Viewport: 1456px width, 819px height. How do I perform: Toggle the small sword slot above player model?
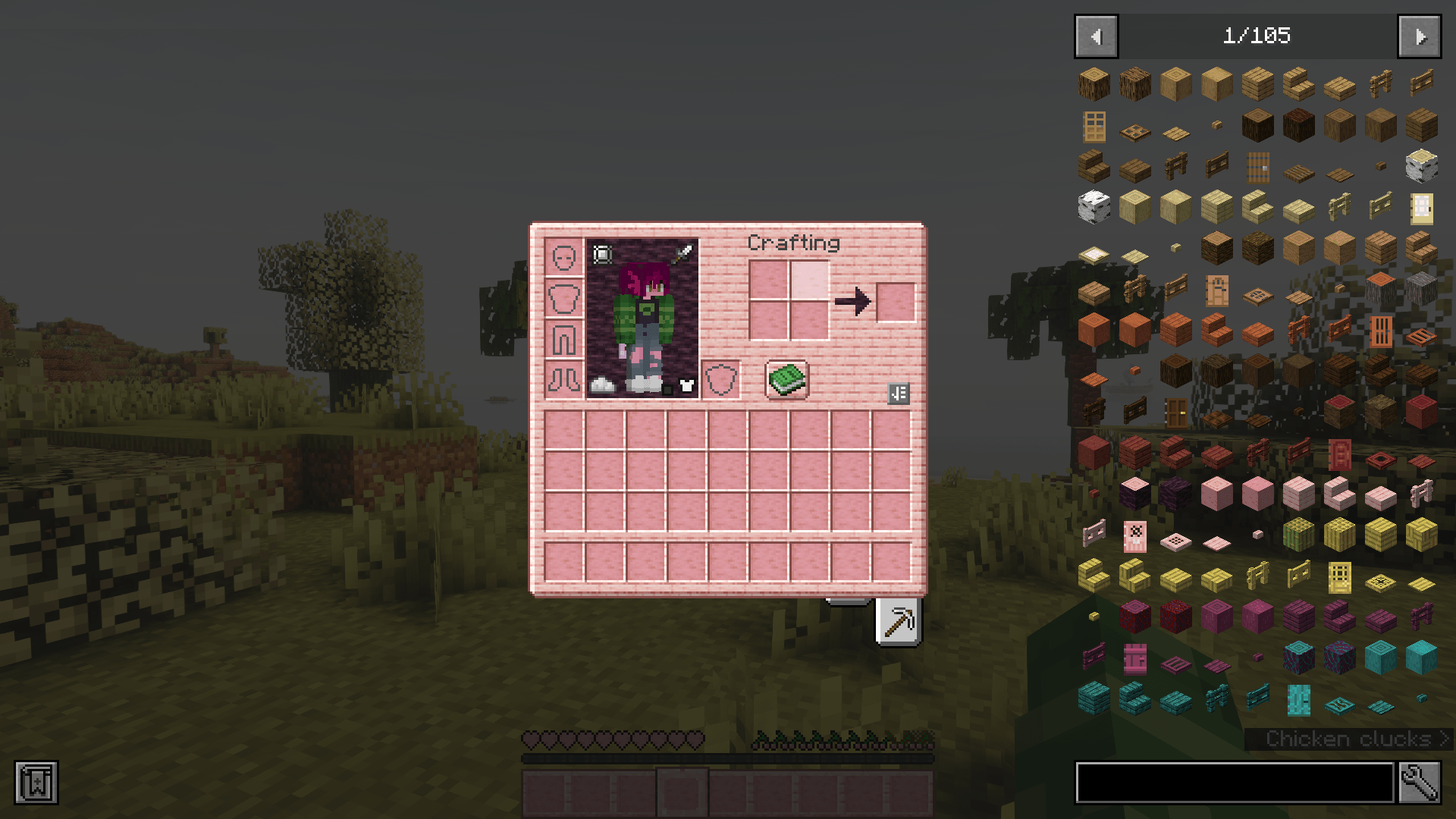[683, 253]
